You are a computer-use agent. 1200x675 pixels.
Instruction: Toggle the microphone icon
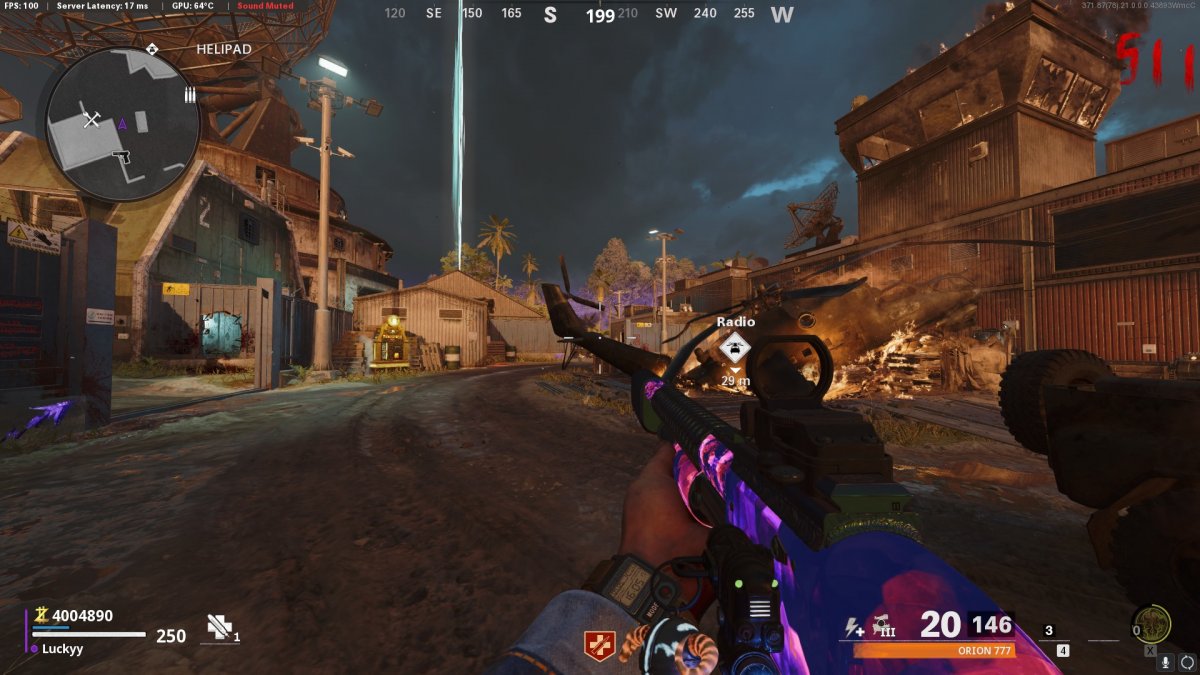click(x=1165, y=662)
